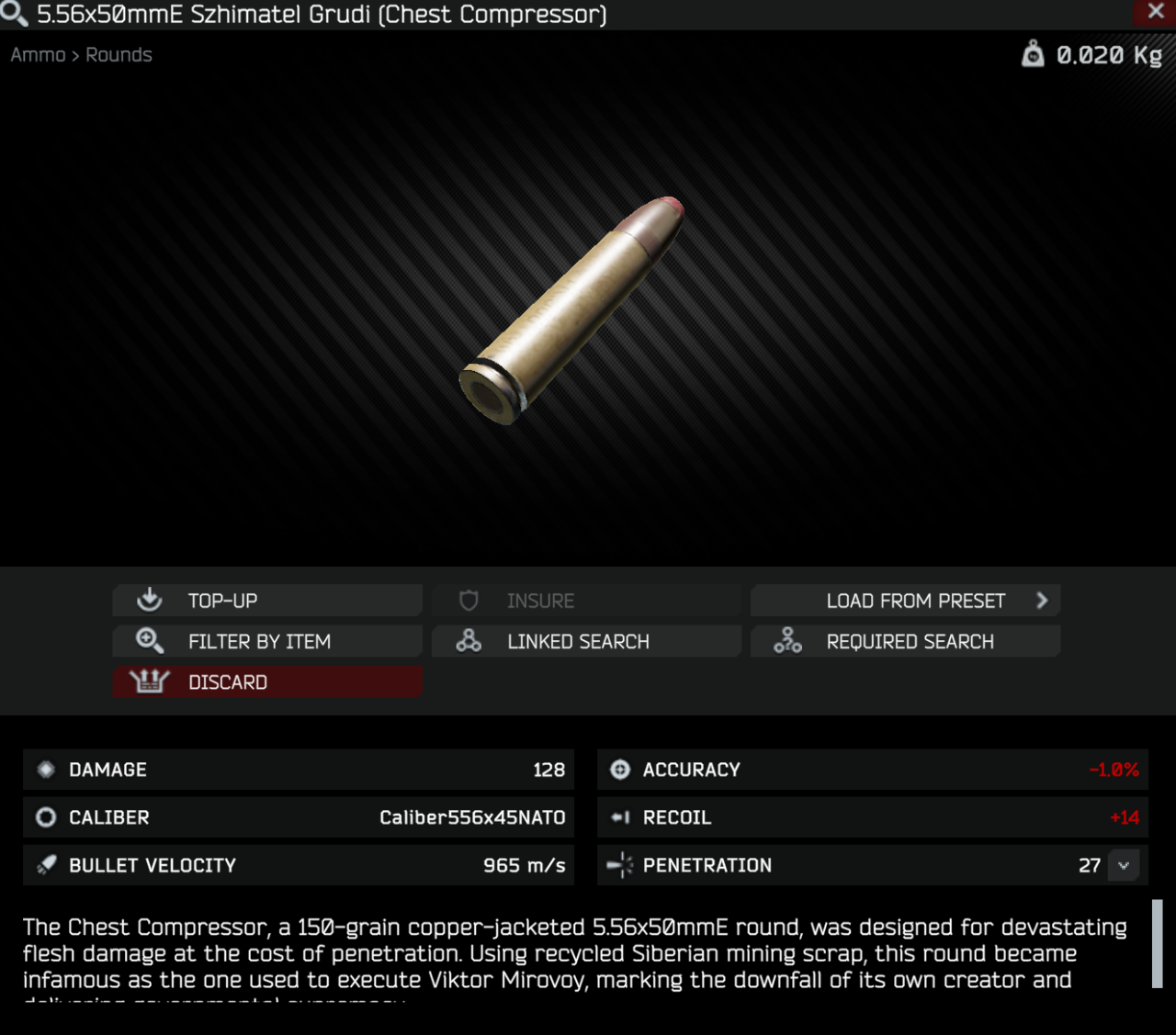This screenshot has height=1035, width=1176.
Task: Expand the Penetration stat dropdown arrow
Action: (1124, 865)
